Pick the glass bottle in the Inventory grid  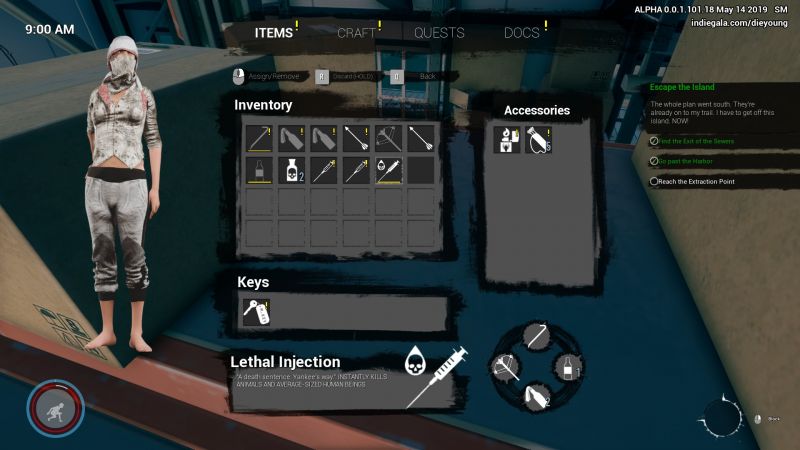(x=261, y=171)
